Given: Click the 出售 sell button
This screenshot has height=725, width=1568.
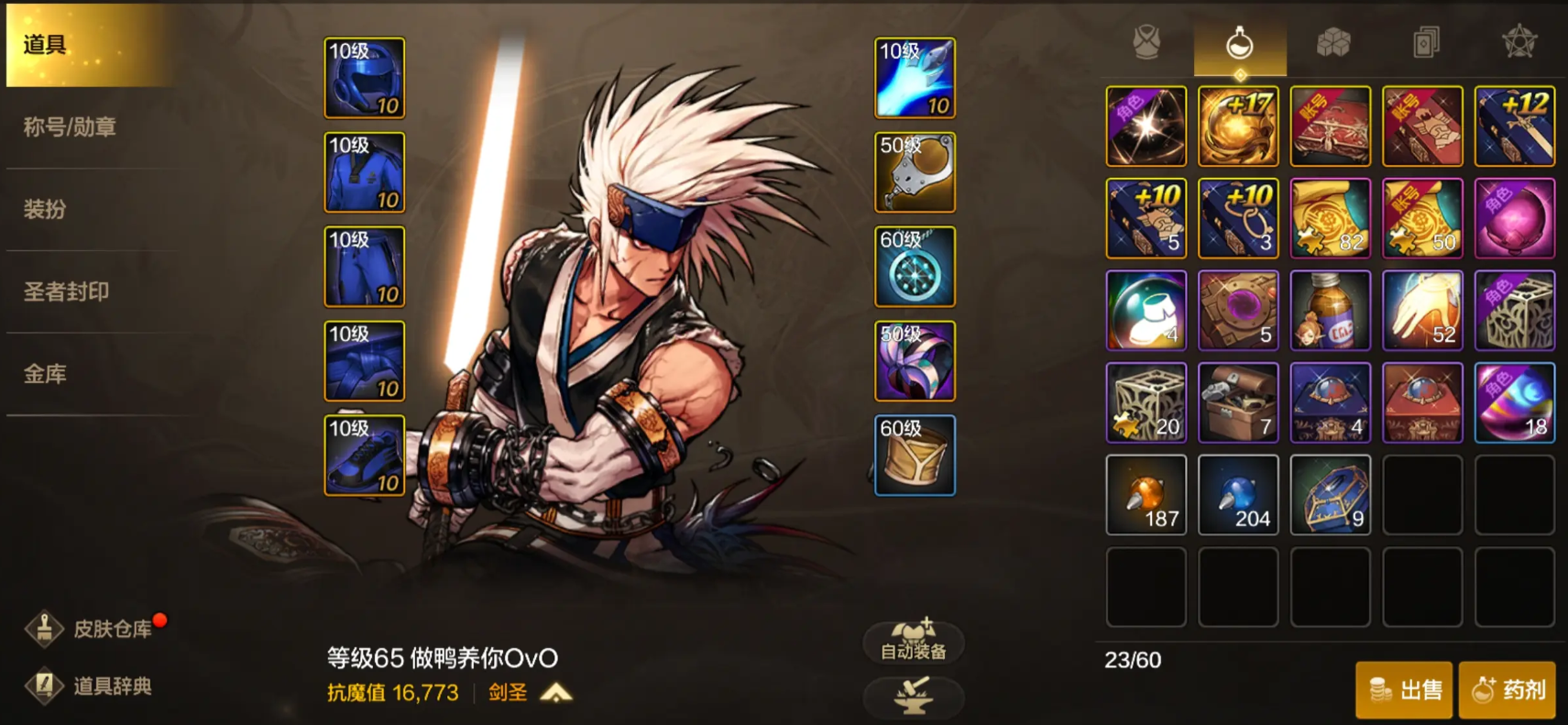Looking at the screenshot, I should 1404,689.
